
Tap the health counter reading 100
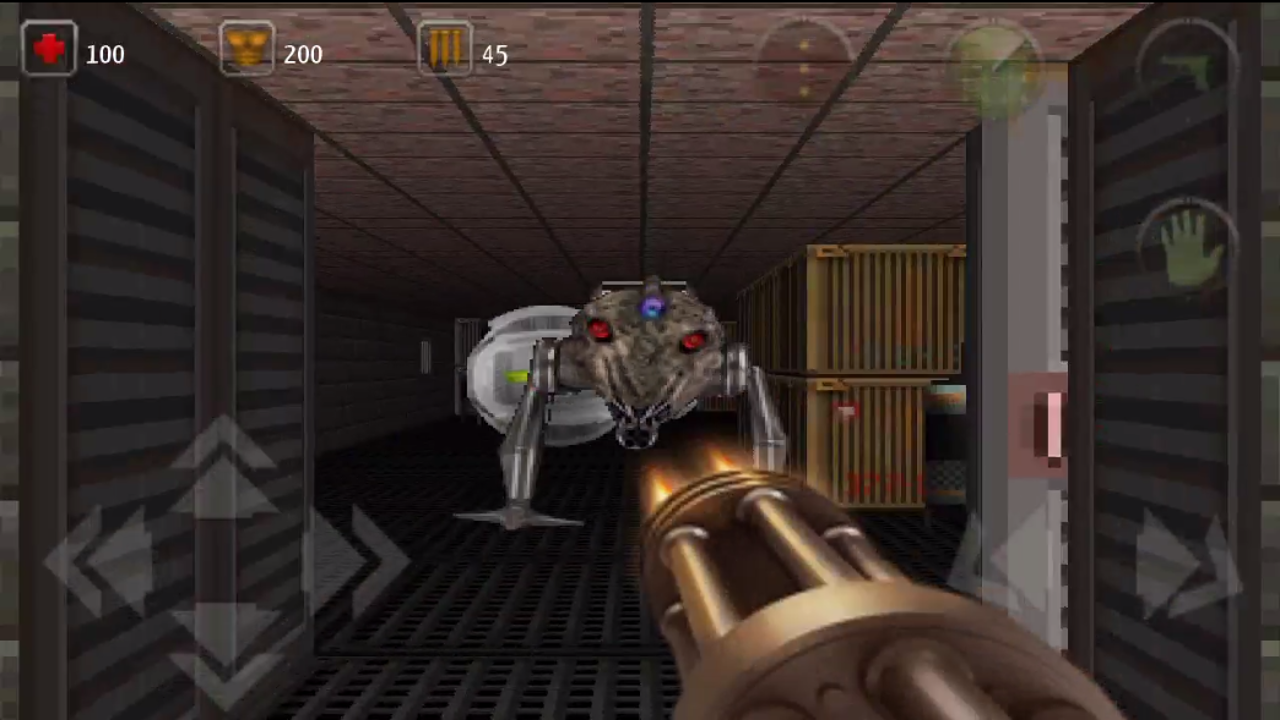click(x=105, y=54)
